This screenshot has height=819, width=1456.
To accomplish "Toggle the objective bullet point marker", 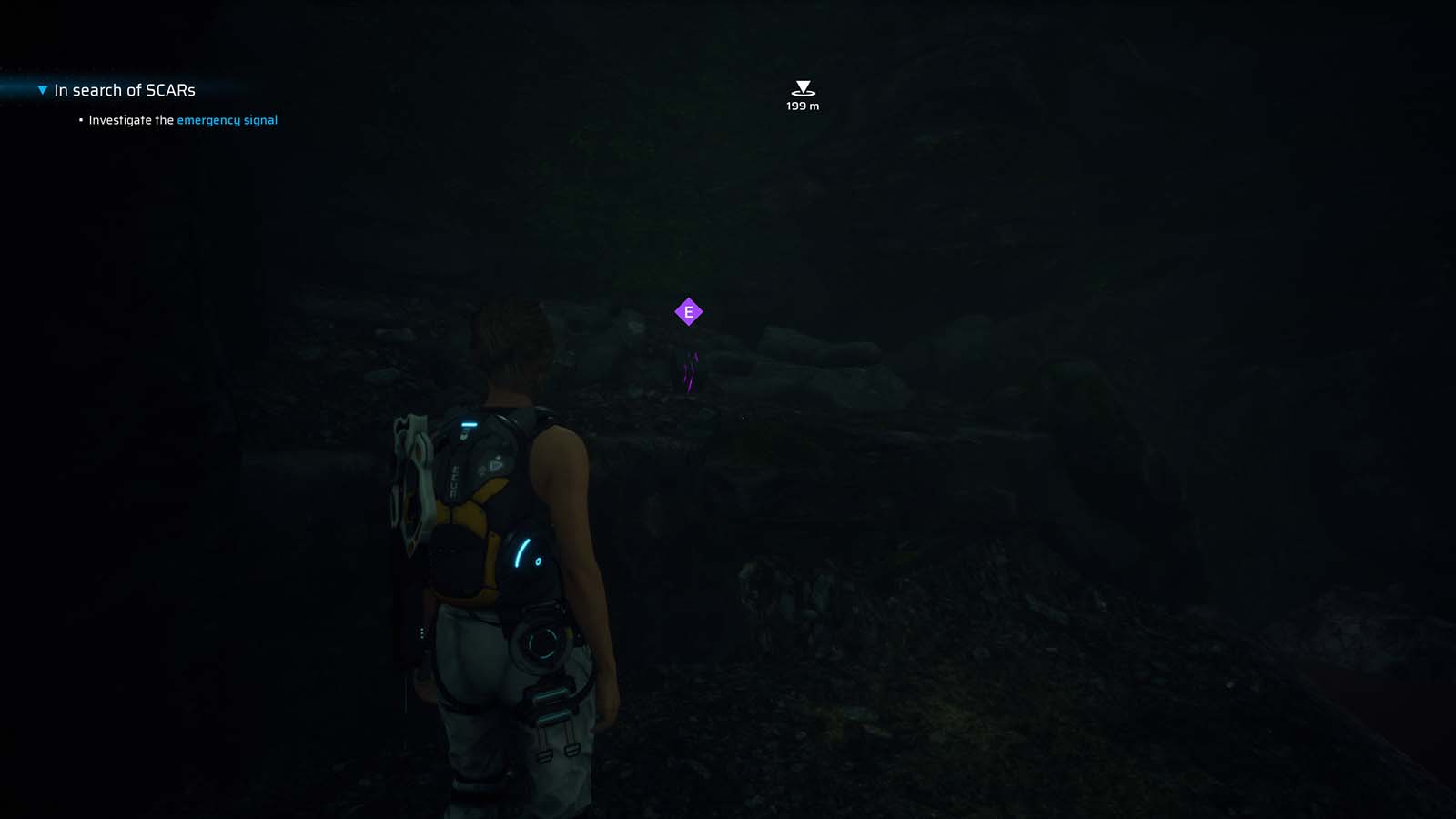I will (80, 119).
